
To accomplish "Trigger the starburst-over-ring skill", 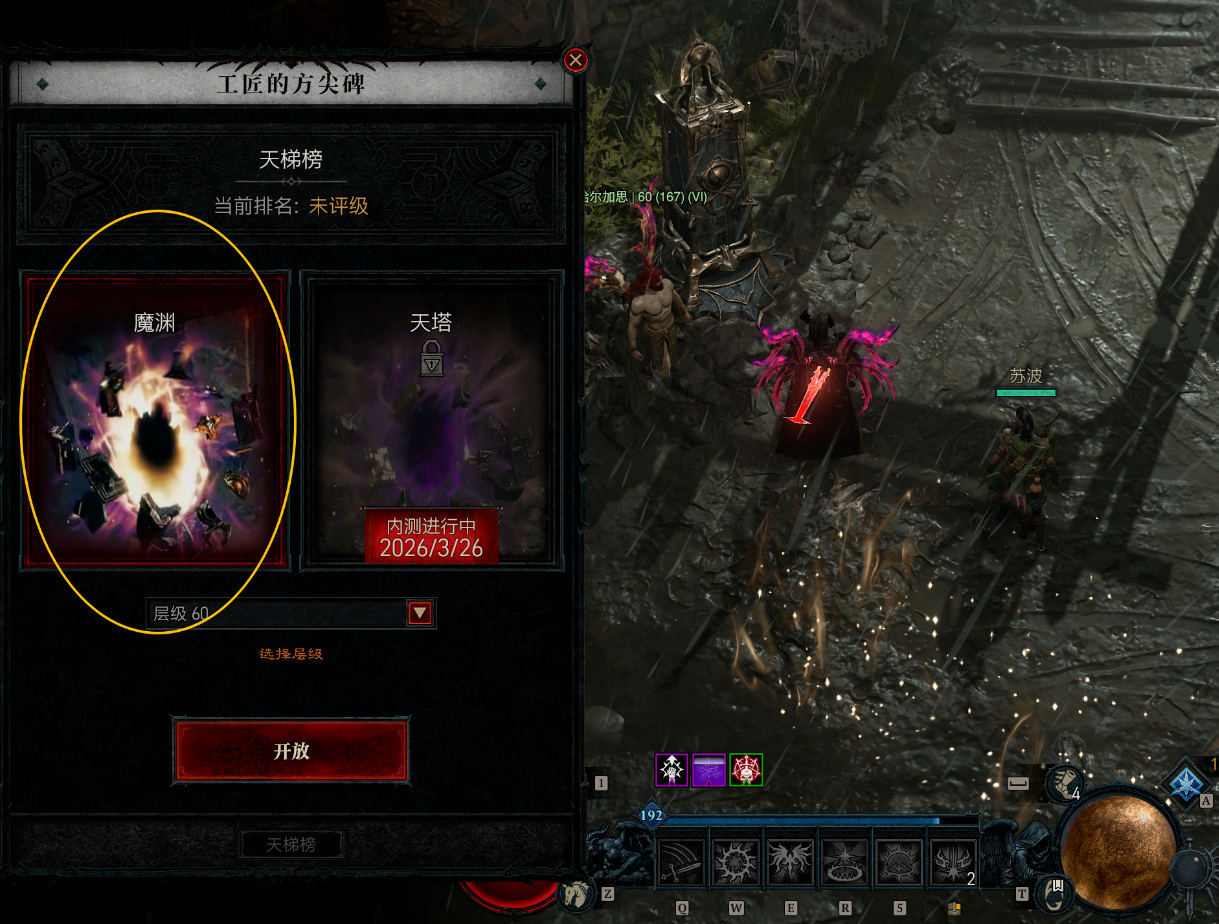I will click(x=845, y=862).
